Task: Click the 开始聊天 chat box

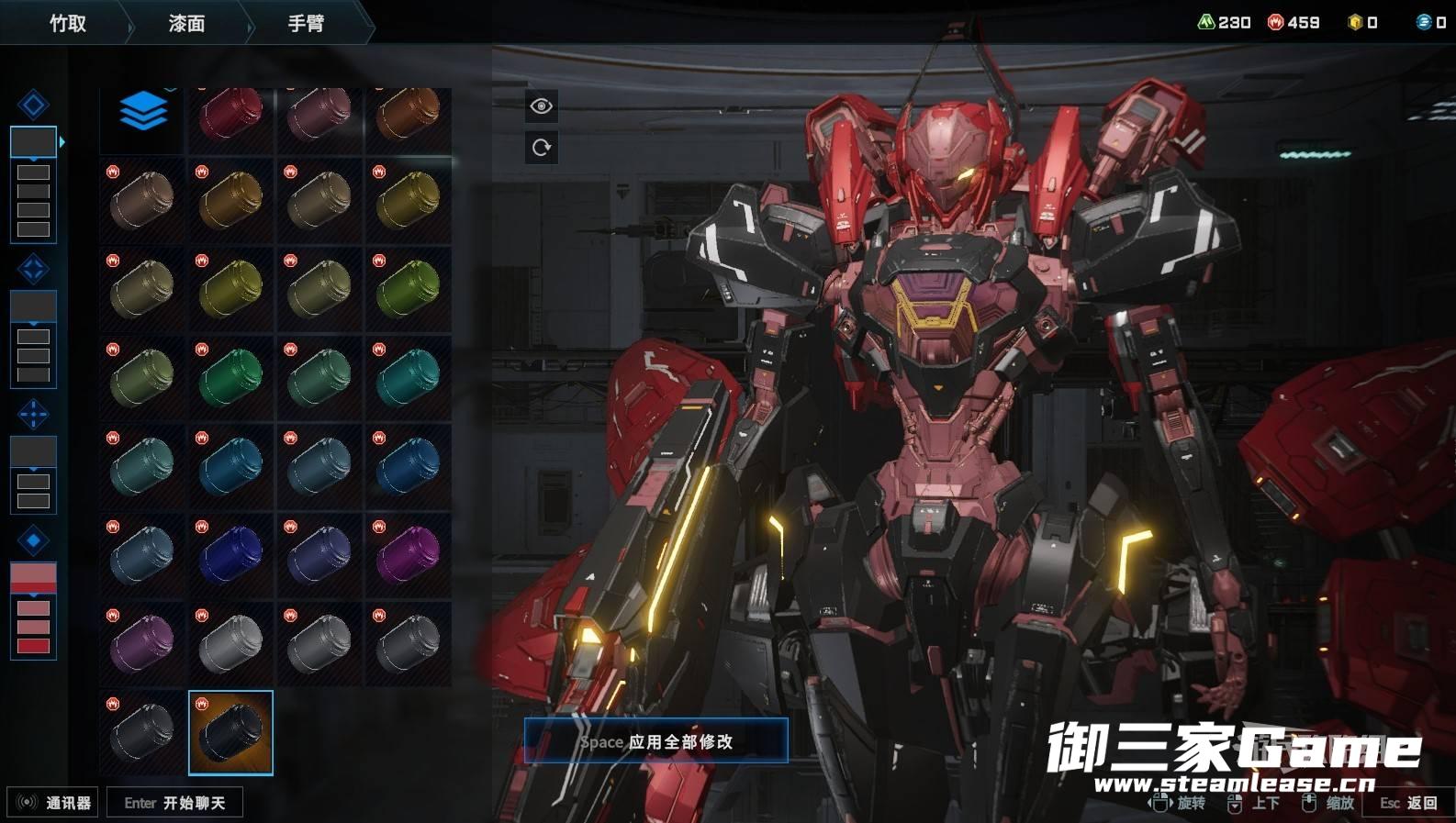Action: click(174, 803)
